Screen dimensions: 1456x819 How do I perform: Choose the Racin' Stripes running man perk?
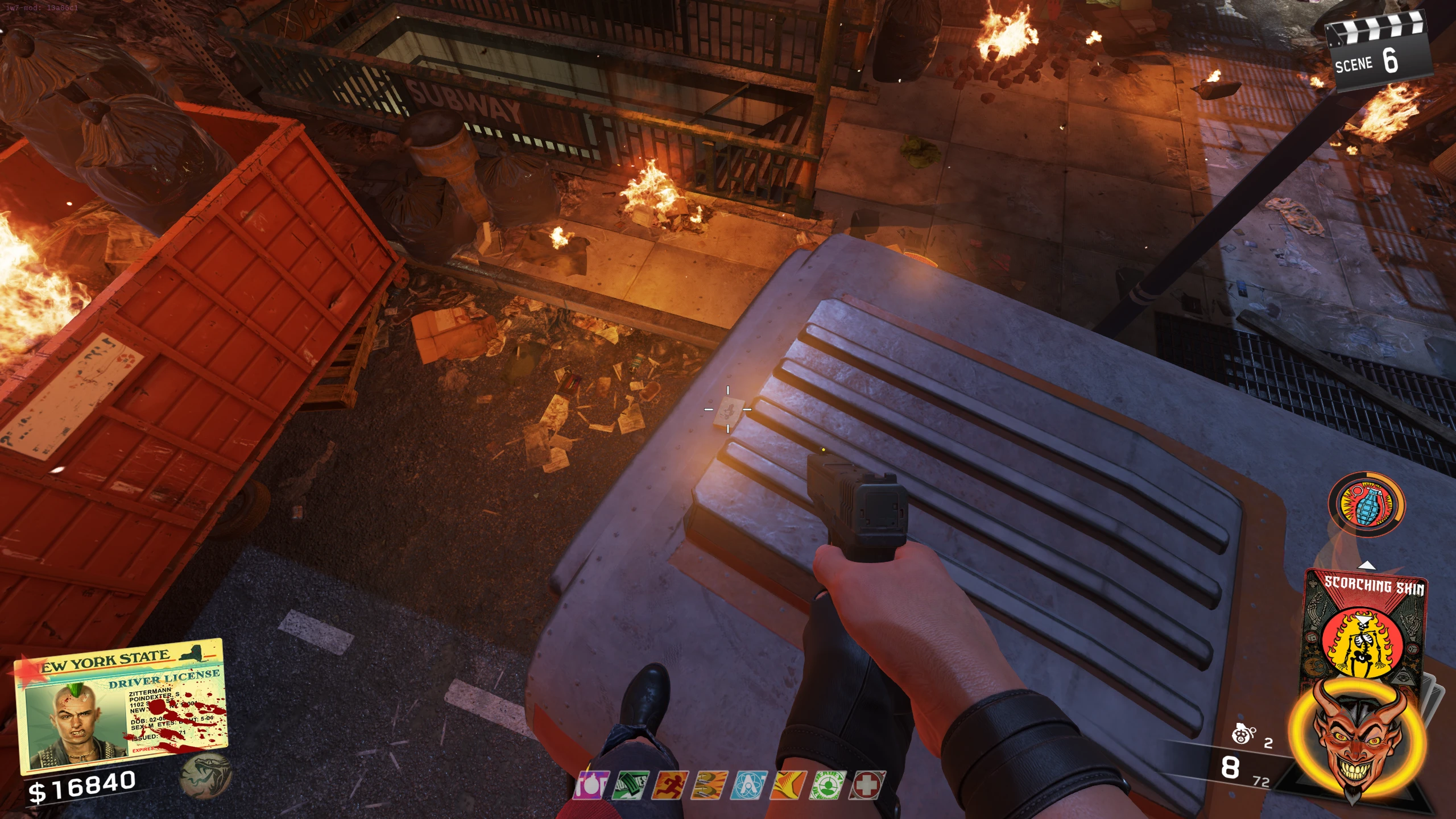[x=669, y=785]
